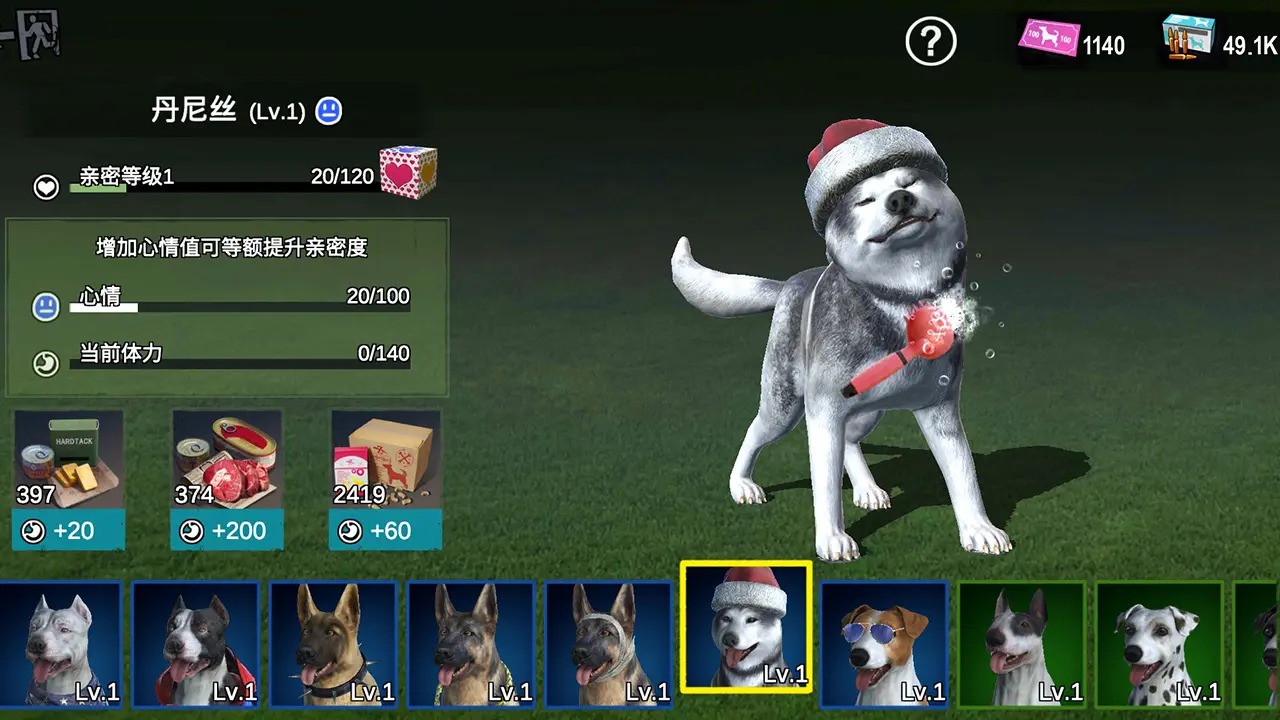Image resolution: width=1280 pixels, height=720 pixels.
Task: Click the 心情 20/100 mood bar
Action: pyautogui.click(x=240, y=306)
